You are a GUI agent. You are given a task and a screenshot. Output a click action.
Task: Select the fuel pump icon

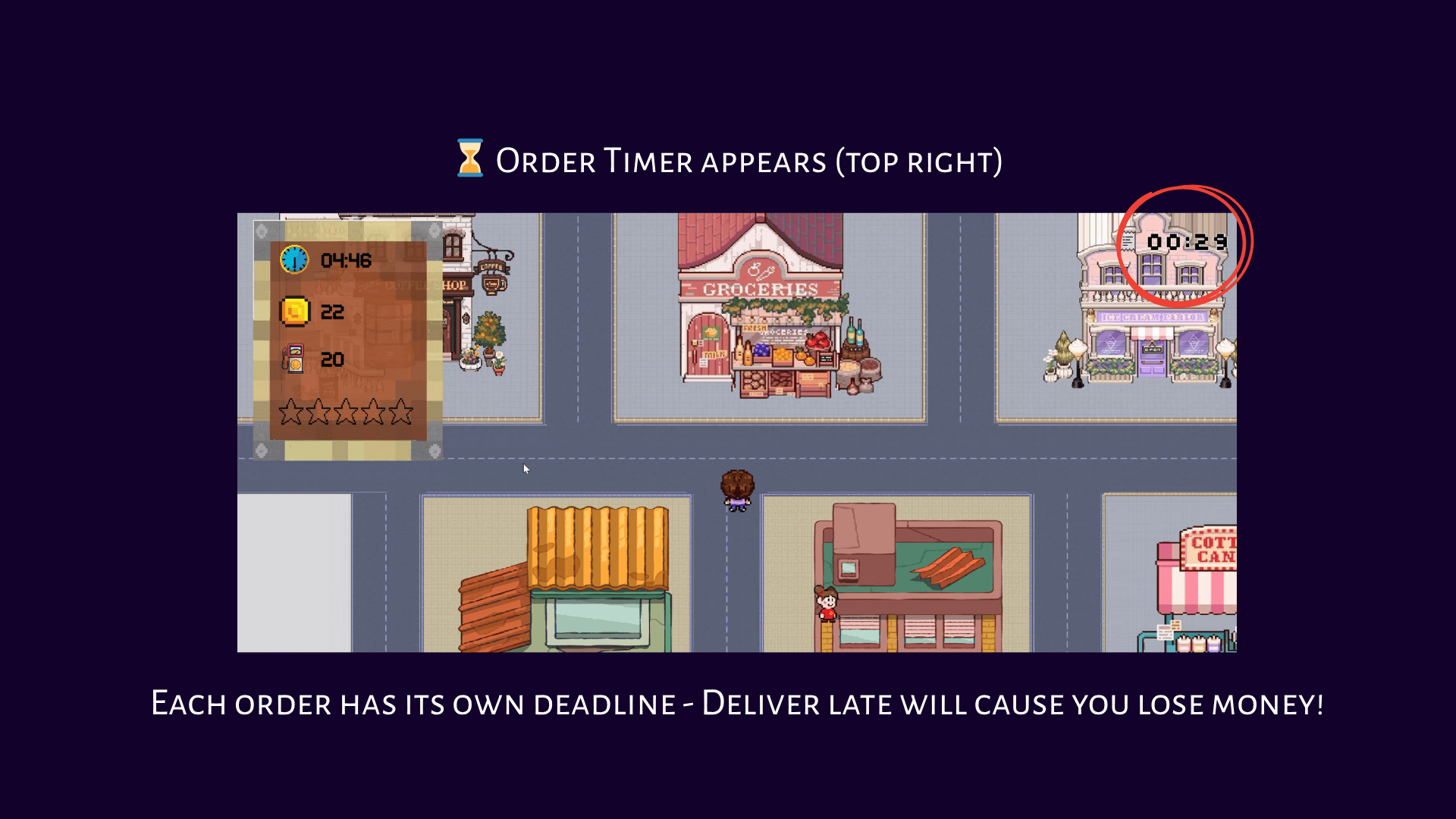(x=293, y=359)
